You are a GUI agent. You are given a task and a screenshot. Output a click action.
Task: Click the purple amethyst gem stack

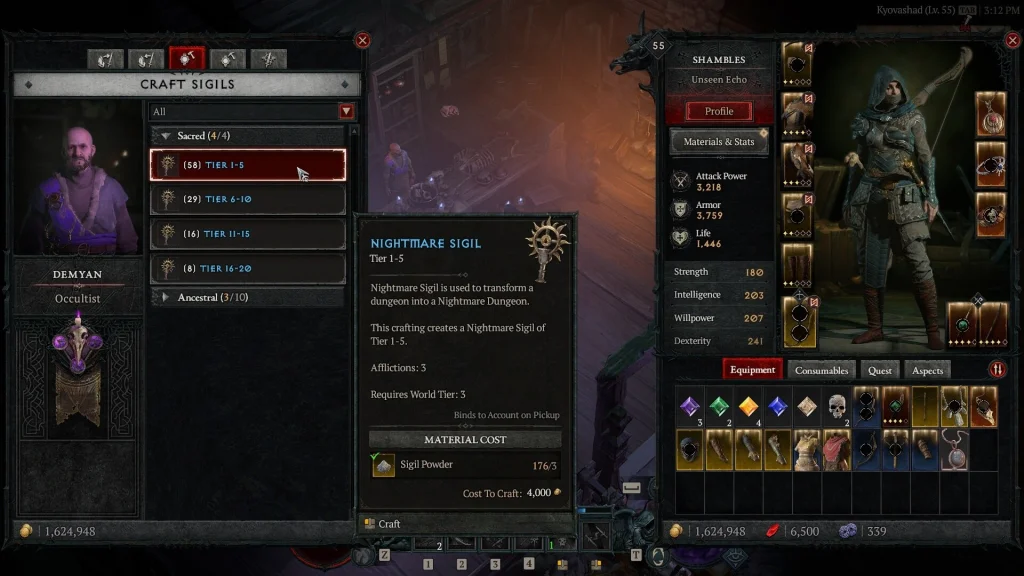coord(690,407)
